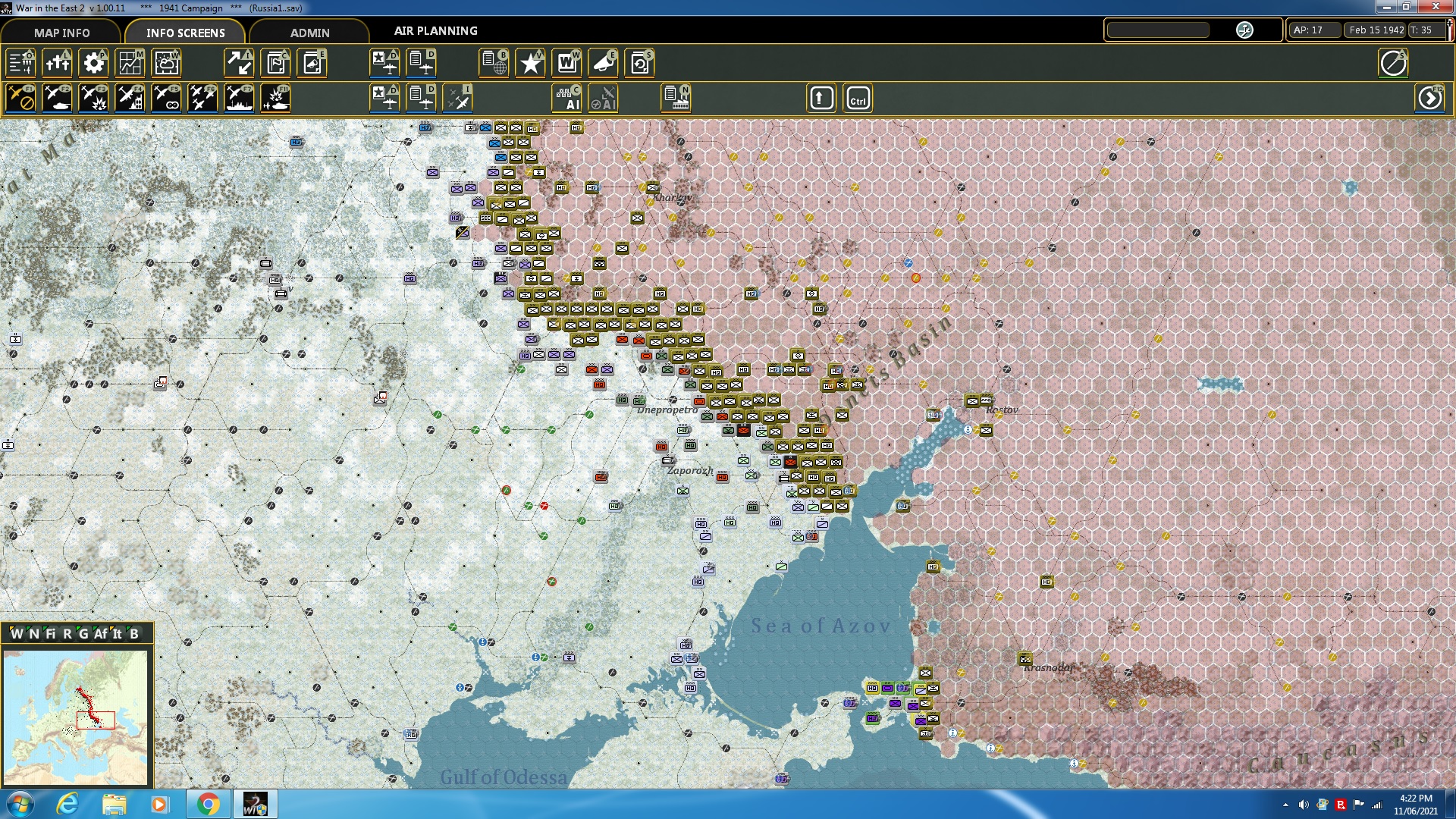Save the game using the S toolbar icon
This screenshot has height=819, width=1456.
(639, 63)
